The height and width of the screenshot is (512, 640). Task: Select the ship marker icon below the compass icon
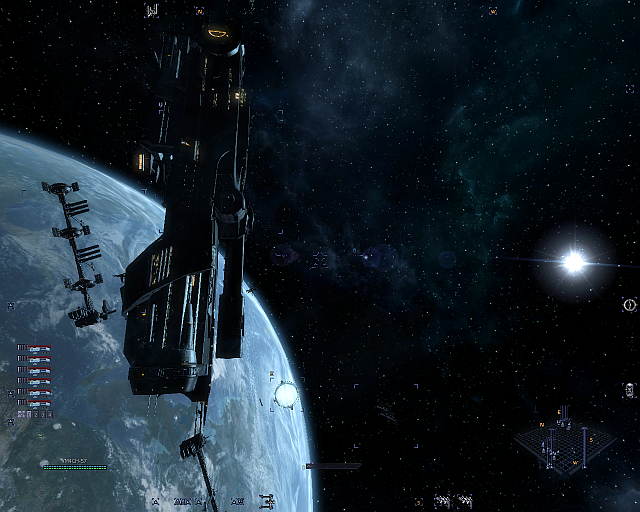coord(629,388)
